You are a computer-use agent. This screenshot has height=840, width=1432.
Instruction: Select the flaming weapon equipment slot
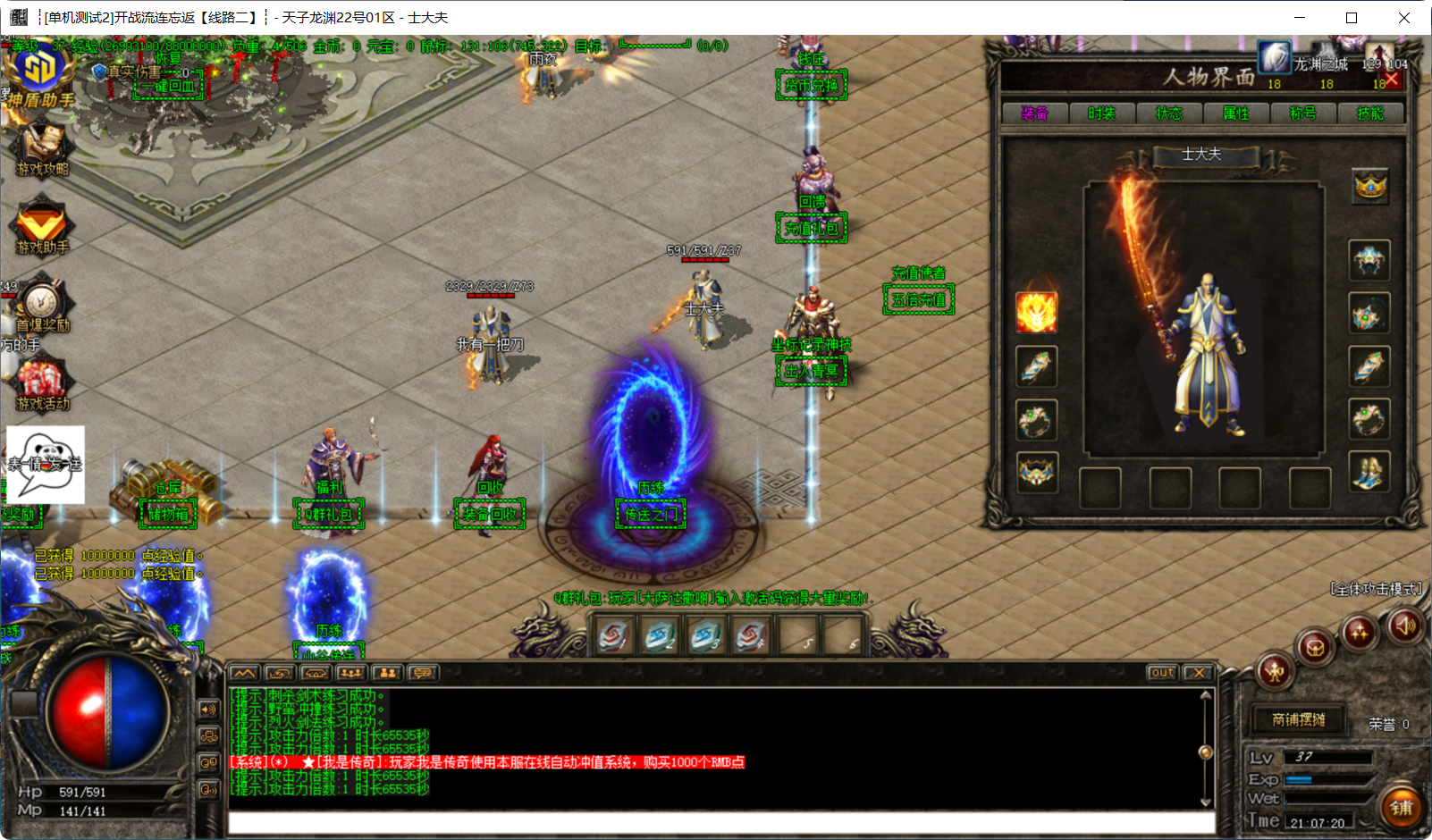coord(1036,313)
